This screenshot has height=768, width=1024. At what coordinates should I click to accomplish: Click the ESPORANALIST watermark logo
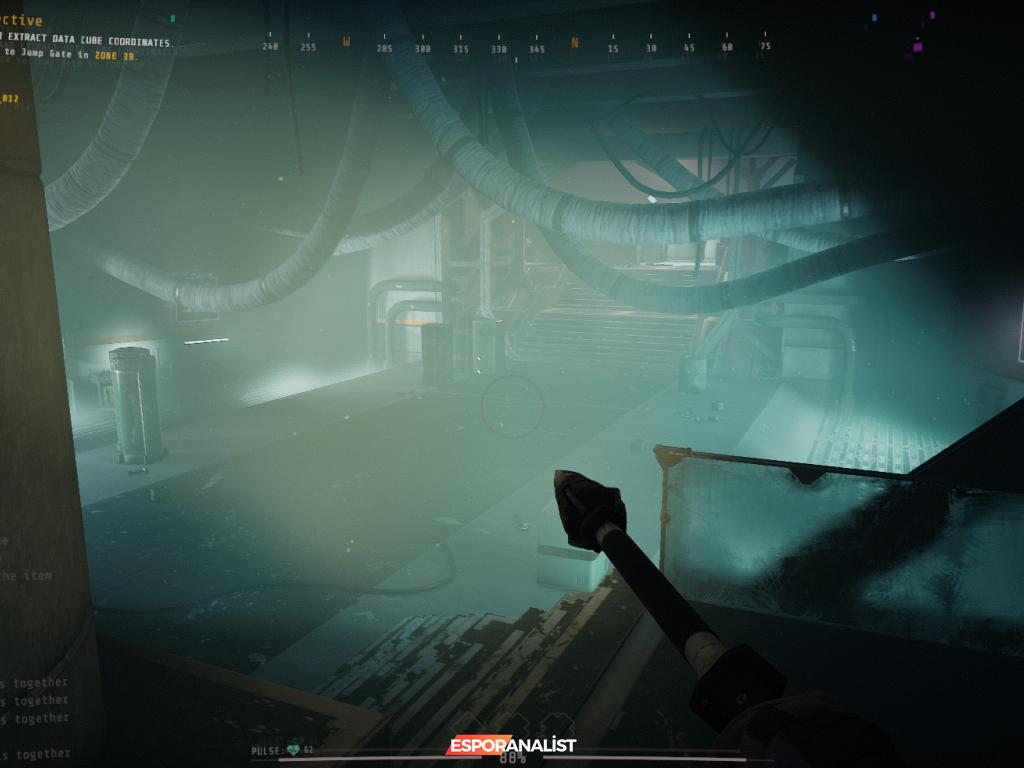point(511,745)
